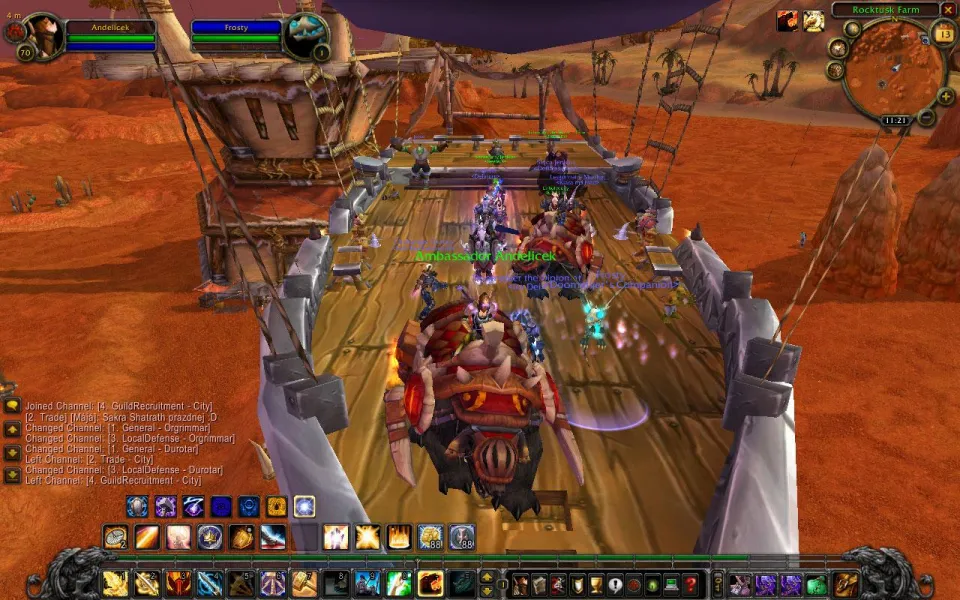960x600 pixels.
Task: Select the Andelicek player portrait
Action: pyautogui.click(x=42, y=36)
